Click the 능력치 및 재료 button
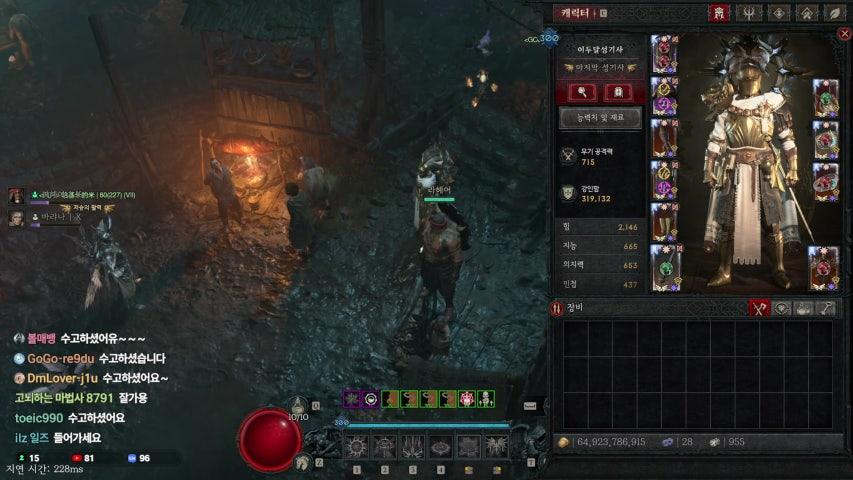The width and height of the screenshot is (853, 480). [600, 118]
